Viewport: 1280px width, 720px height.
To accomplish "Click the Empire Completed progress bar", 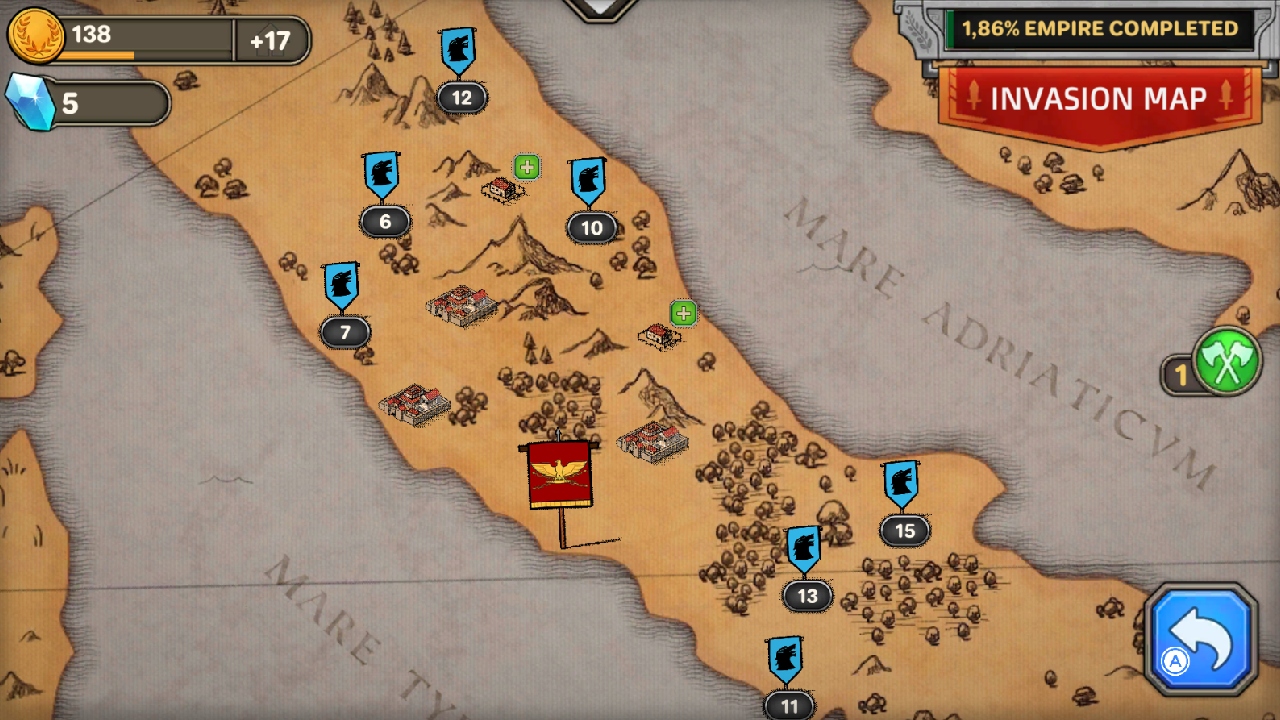I will (1100, 29).
